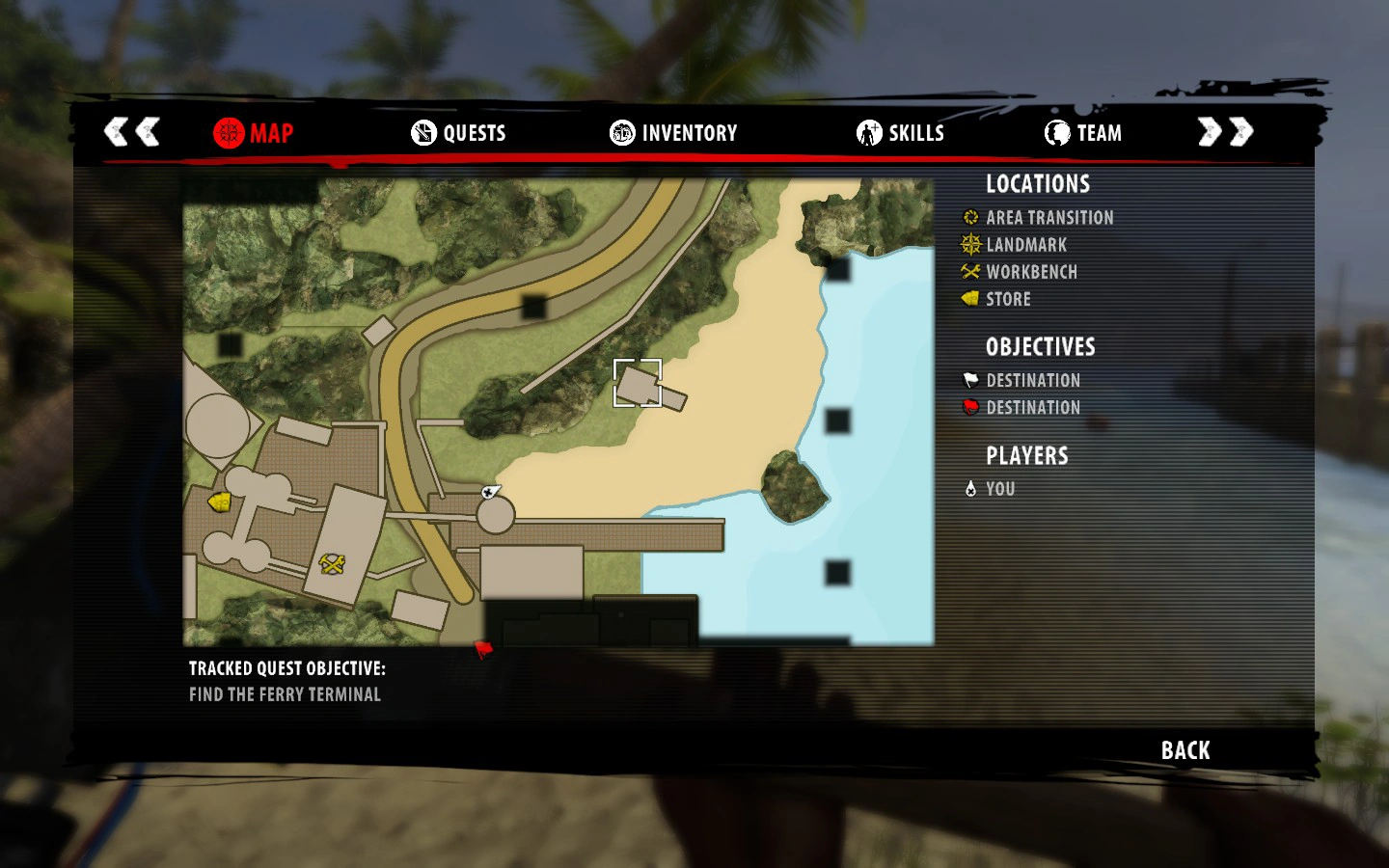Click the red Destination flag icon
This screenshot has height=868, width=1389.
[x=969, y=407]
